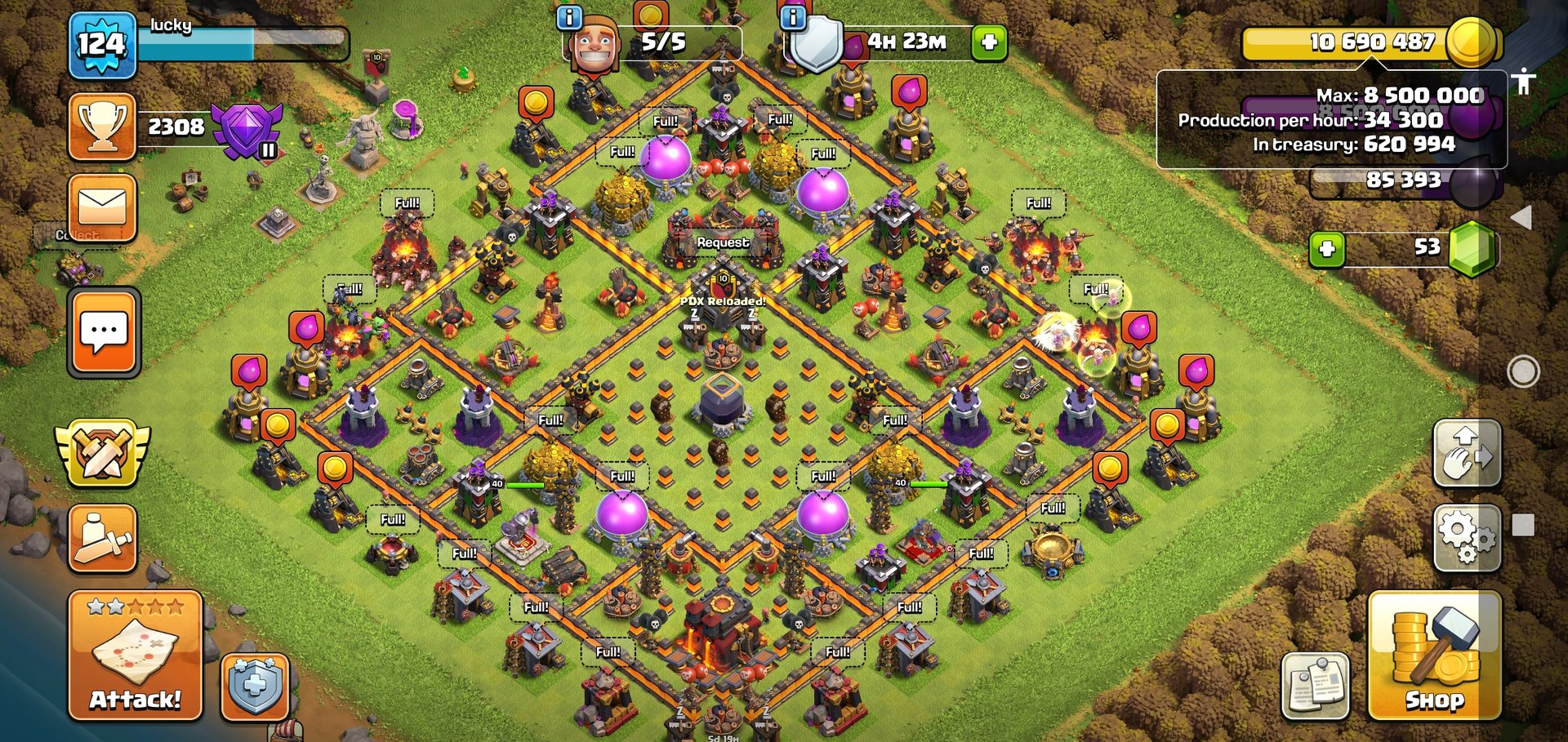Show shield info icon

coord(792,17)
